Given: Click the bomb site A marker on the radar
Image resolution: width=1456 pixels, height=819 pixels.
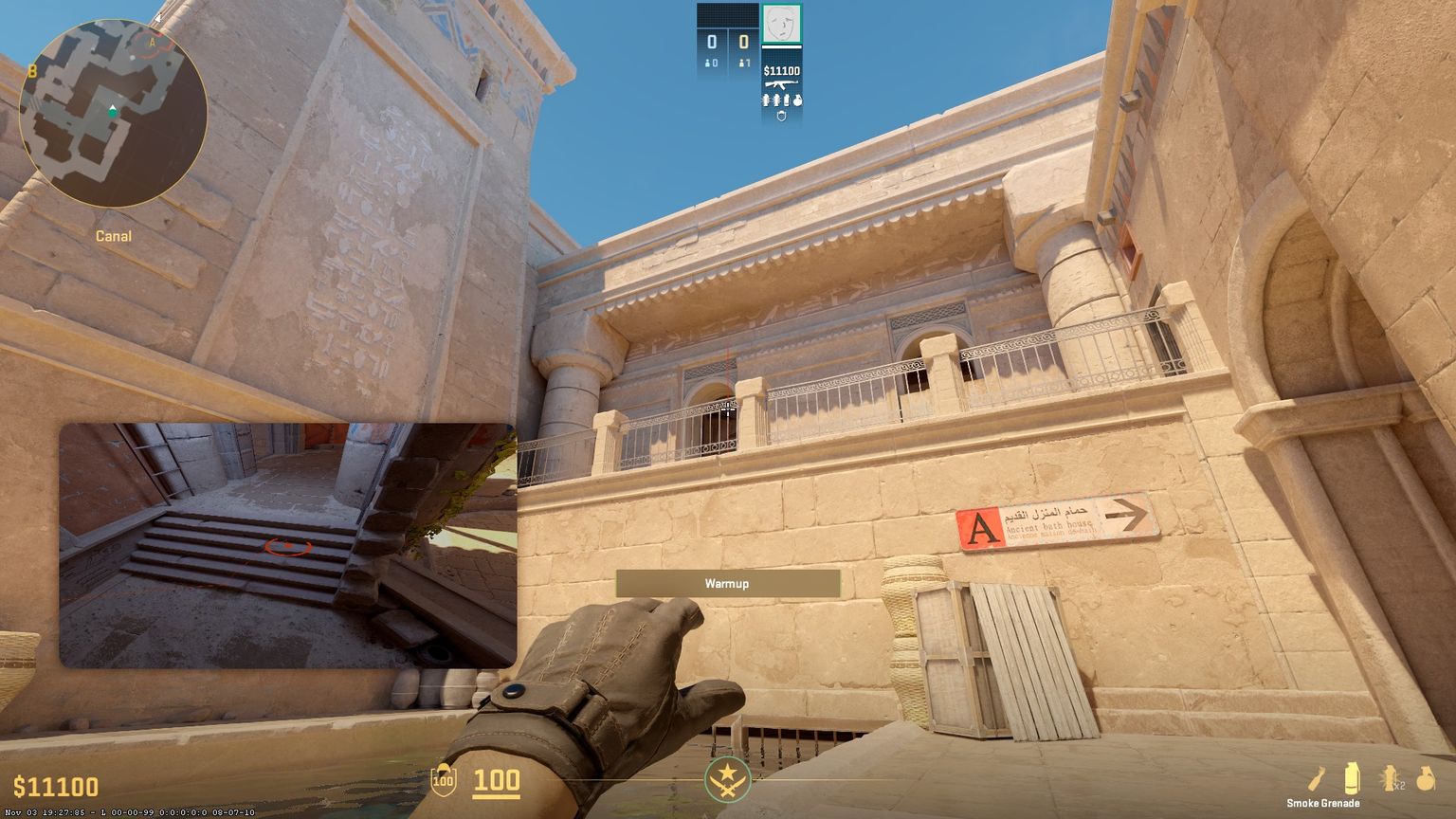Looking at the screenshot, I should click(x=150, y=43).
